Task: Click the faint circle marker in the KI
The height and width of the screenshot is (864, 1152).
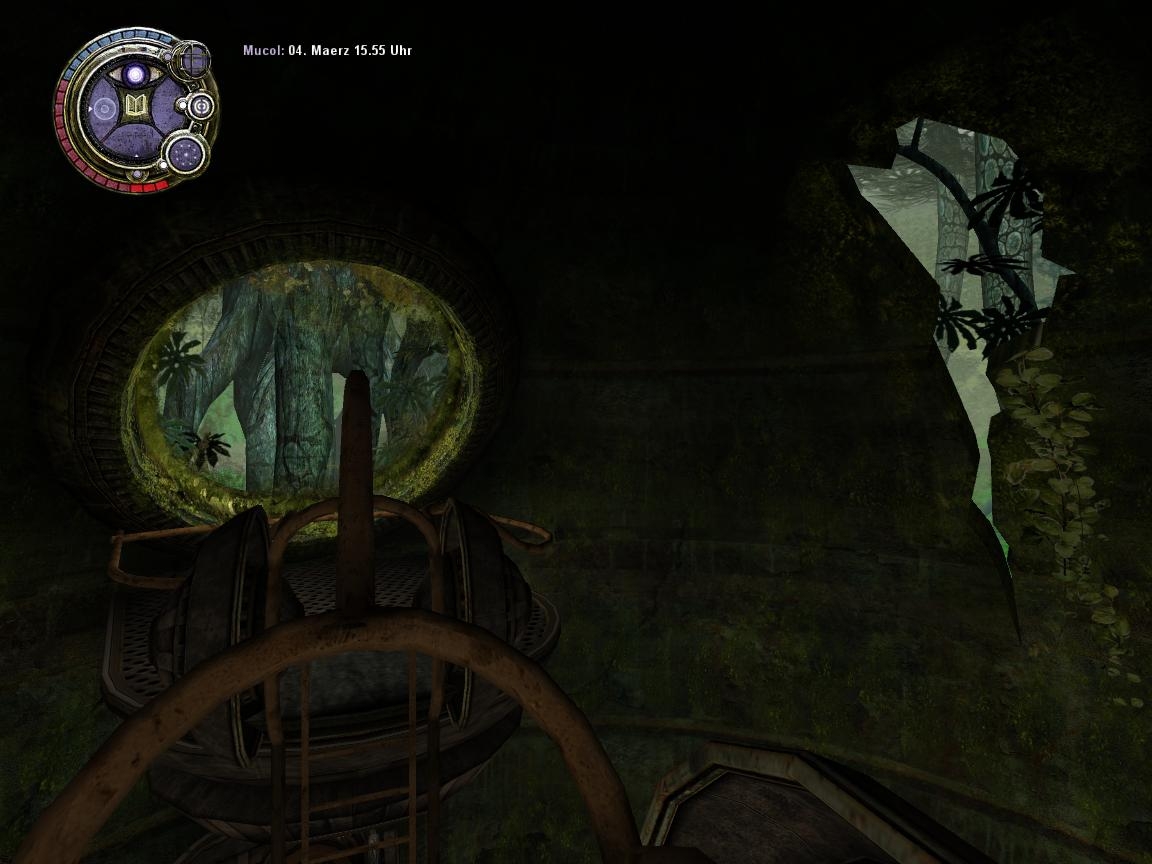Action: coord(103,108)
